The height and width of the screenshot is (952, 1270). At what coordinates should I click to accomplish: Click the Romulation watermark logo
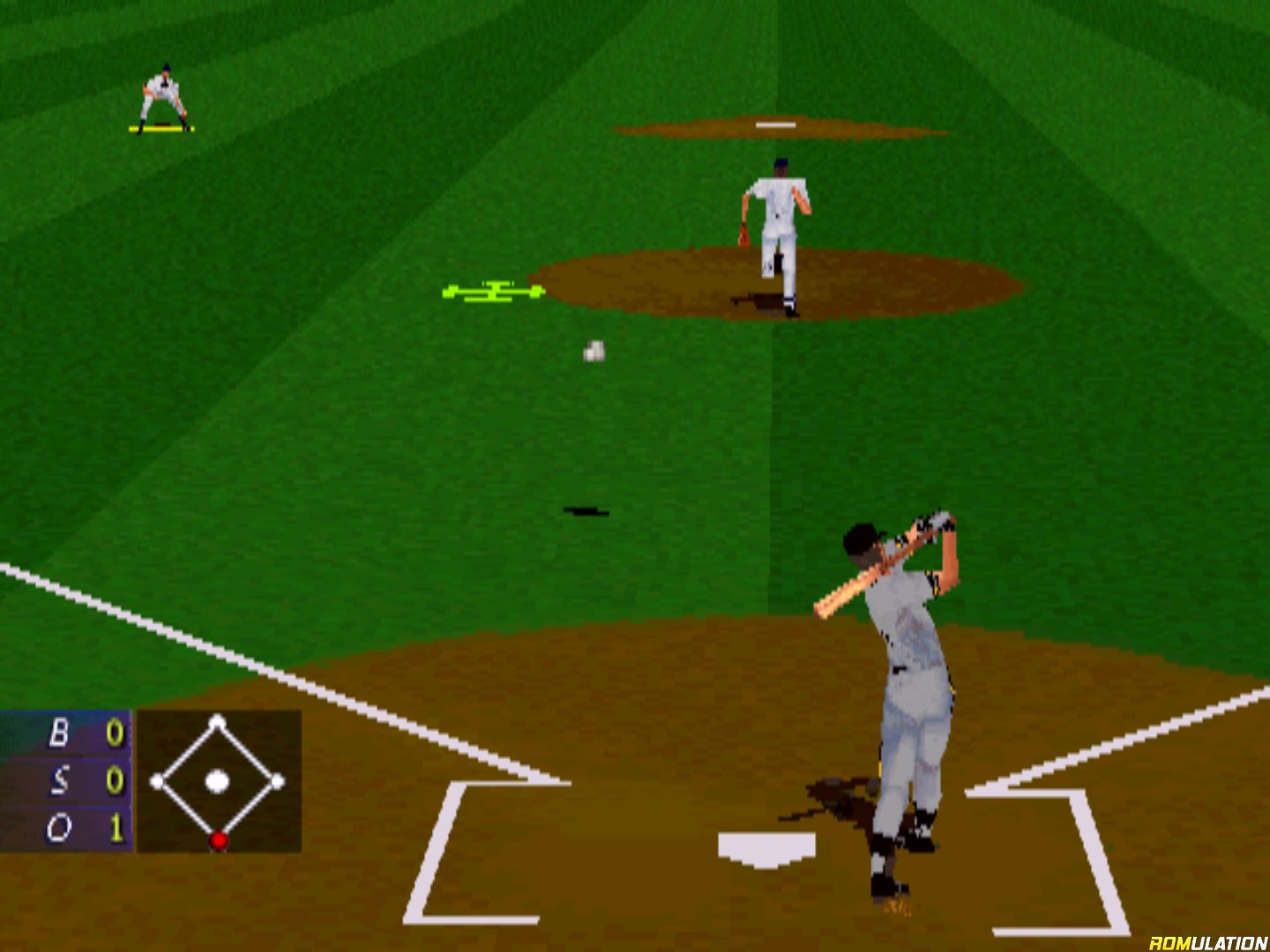1207,942
